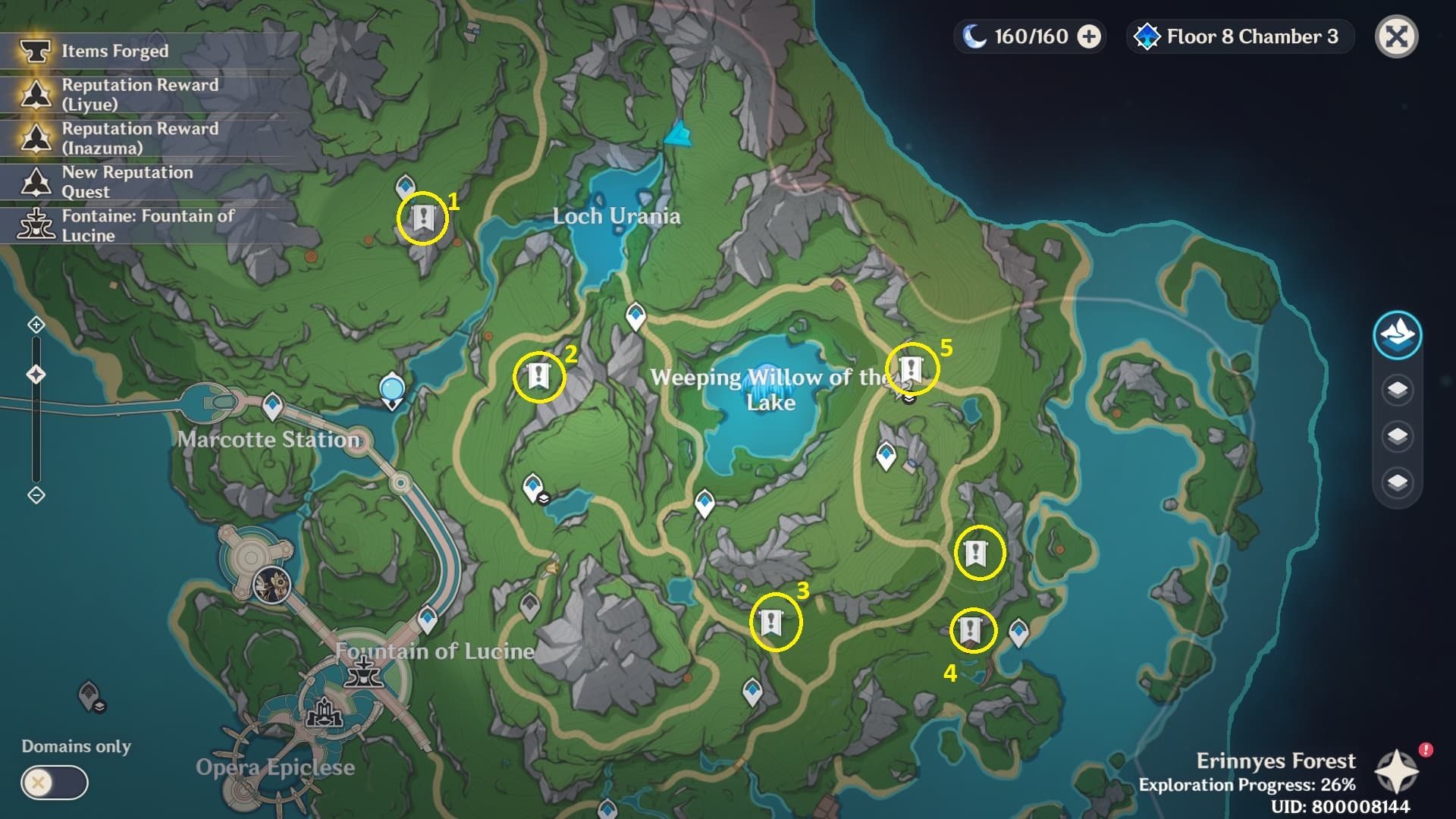
Task: Click the zoom slider handle
Action: (36, 375)
